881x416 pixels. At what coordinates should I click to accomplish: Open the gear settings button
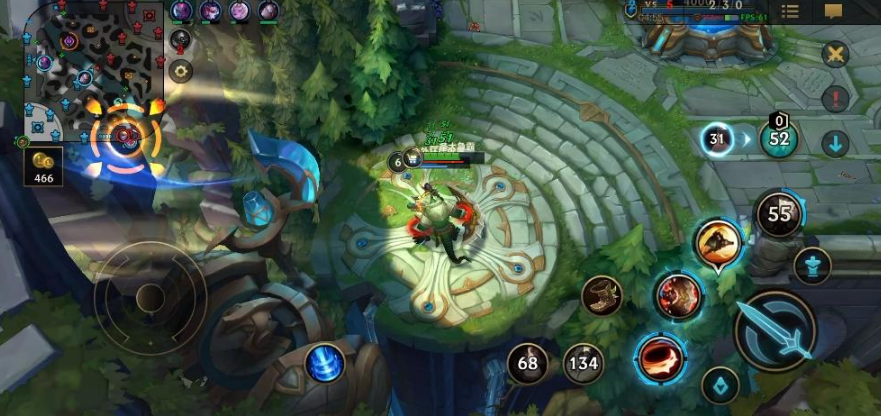click(x=181, y=70)
